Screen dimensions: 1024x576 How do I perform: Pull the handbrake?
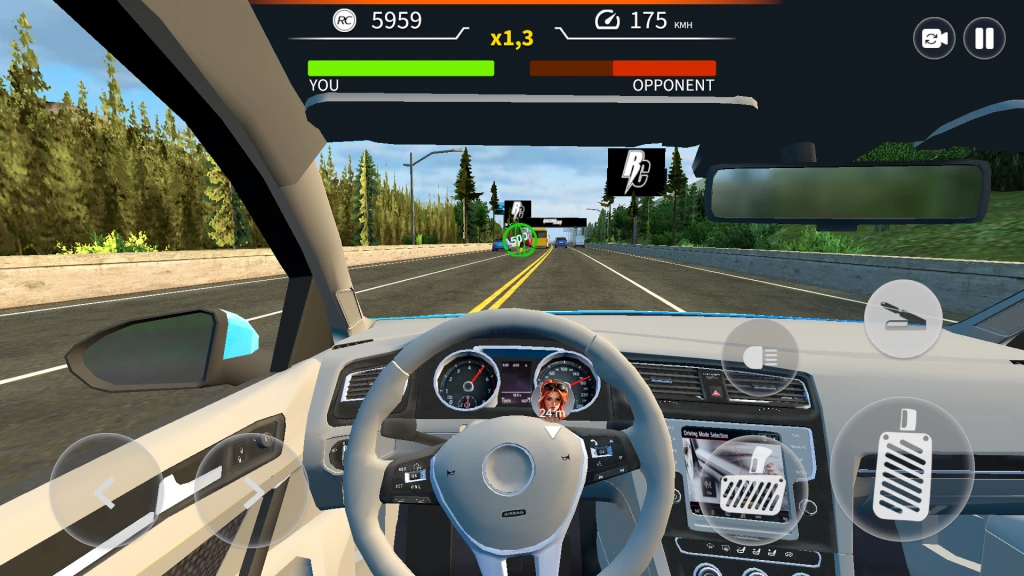(x=903, y=319)
